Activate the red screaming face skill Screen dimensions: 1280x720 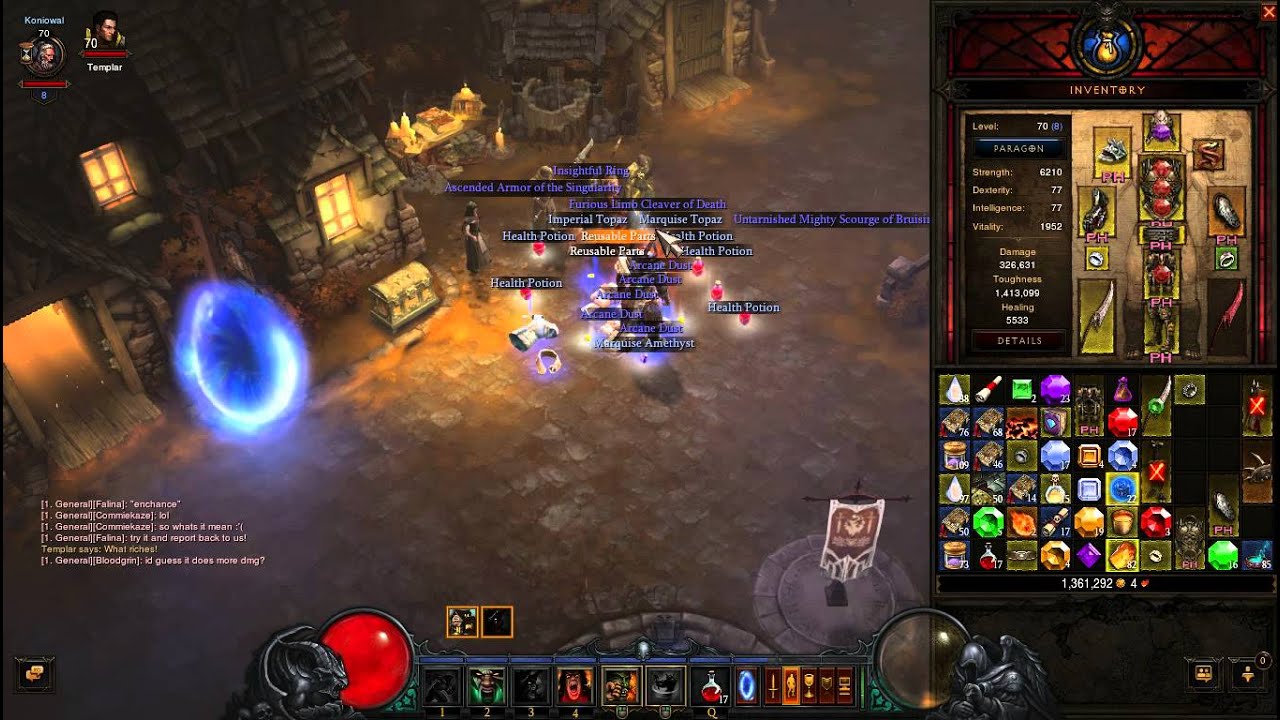click(x=575, y=686)
